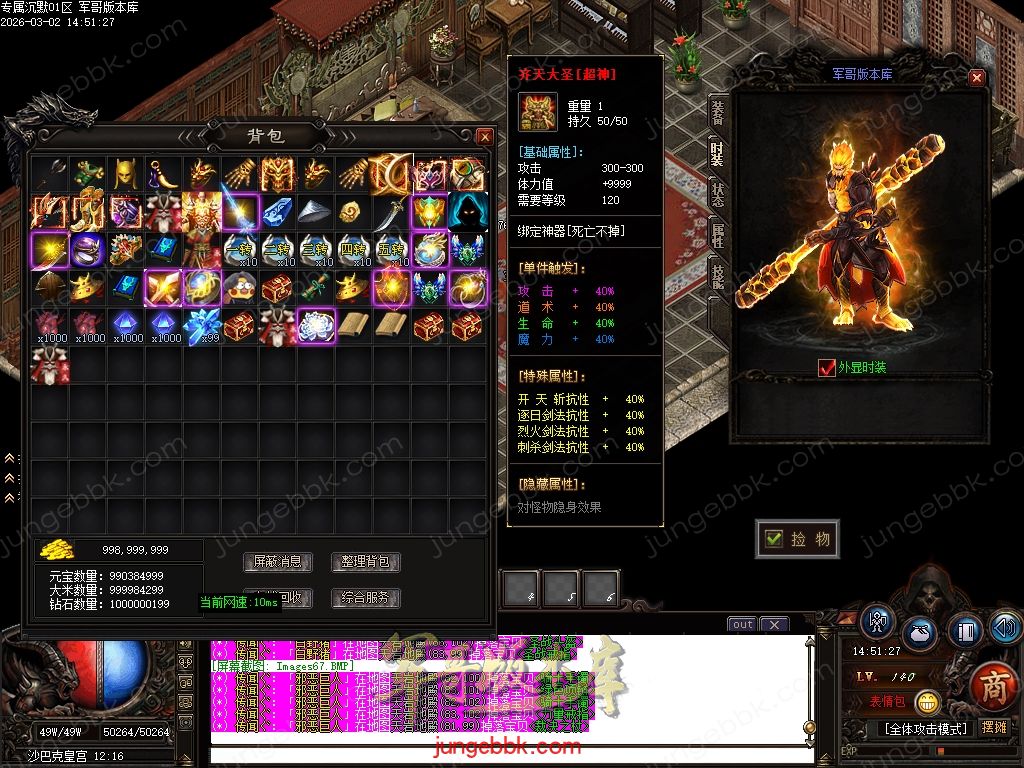This screenshot has height=768, width=1024.
Task: Open the character figure HUD icon
Action: (x=877, y=620)
